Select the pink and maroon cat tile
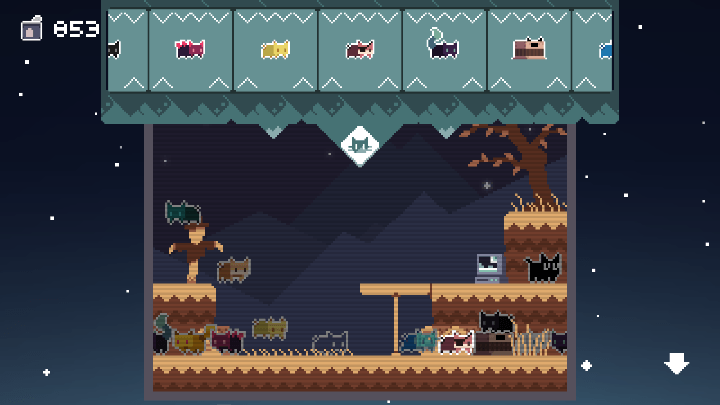This screenshot has width=720, height=405. click(x=190, y=49)
